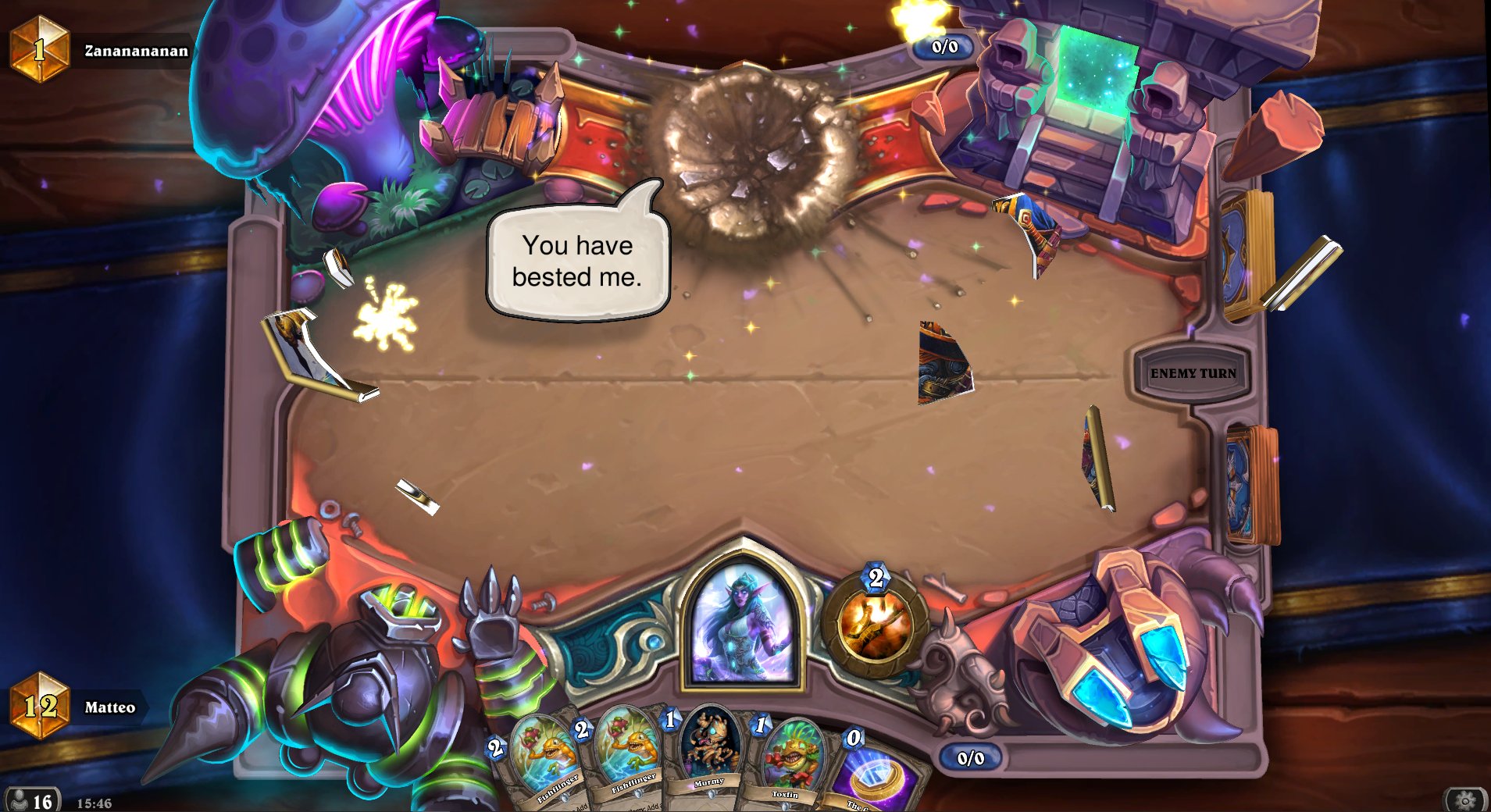This screenshot has height=812, width=1491.
Task: Click Matteo's rank 12 badge
Action: (x=39, y=706)
